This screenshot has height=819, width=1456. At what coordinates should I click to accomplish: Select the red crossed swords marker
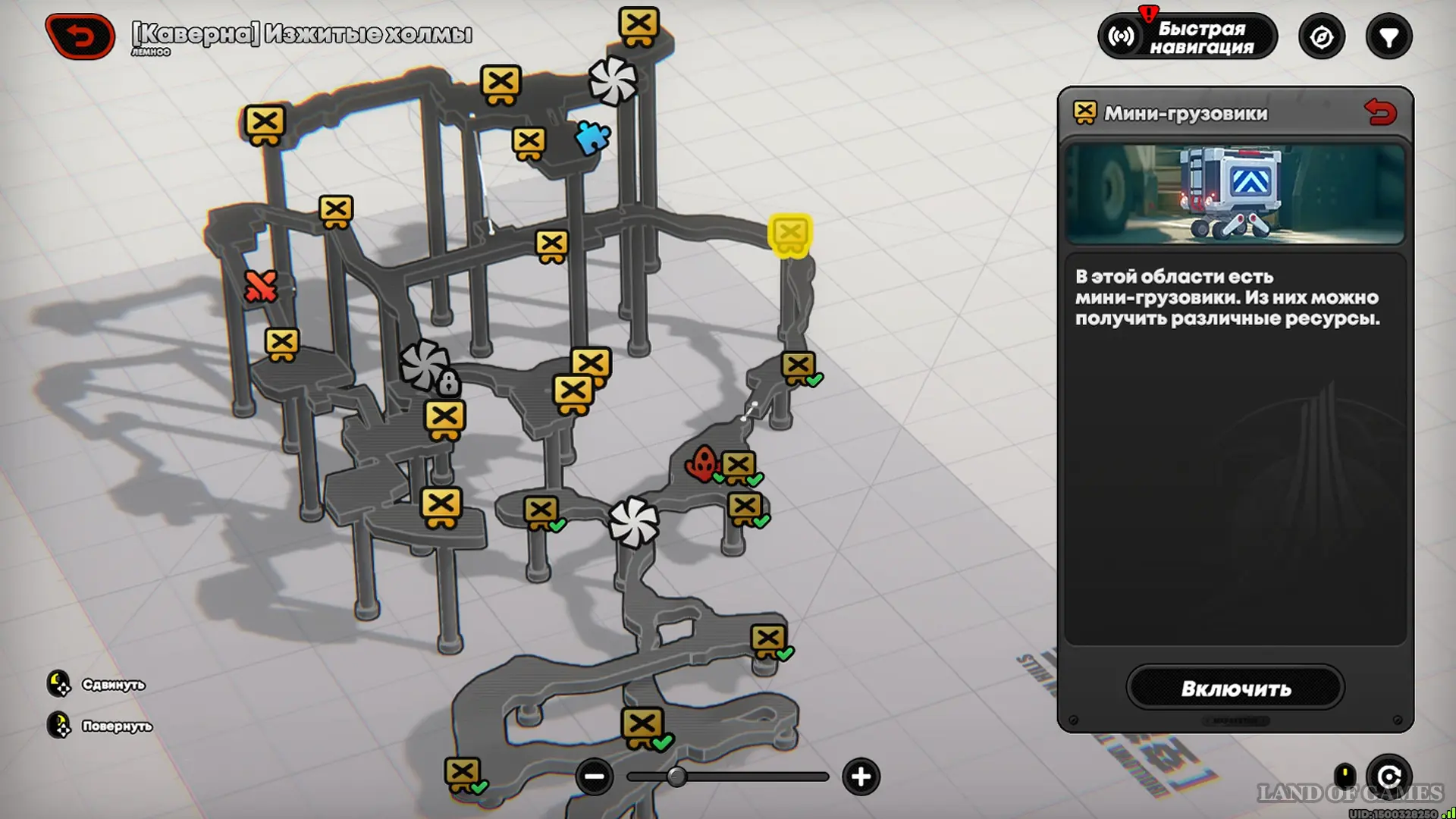[x=260, y=287]
